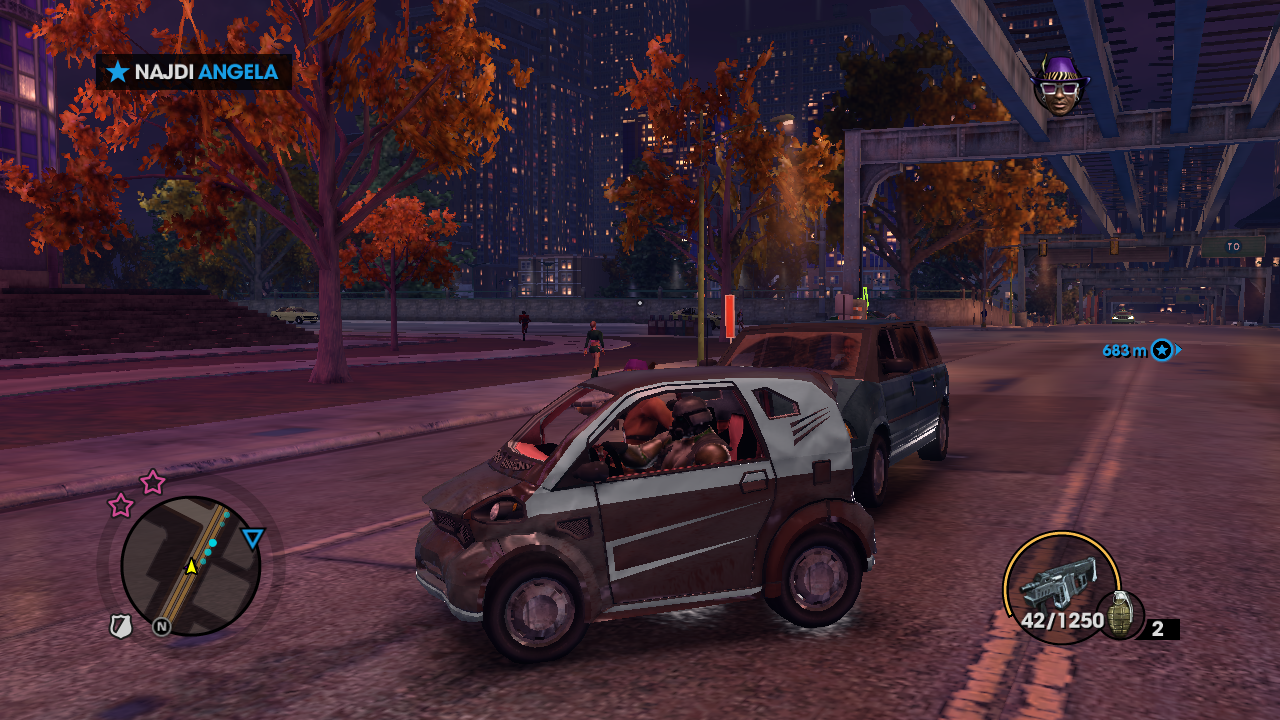Choose the equipped SMG weapon icon
The image size is (1280, 720).
(x=1058, y=582)
